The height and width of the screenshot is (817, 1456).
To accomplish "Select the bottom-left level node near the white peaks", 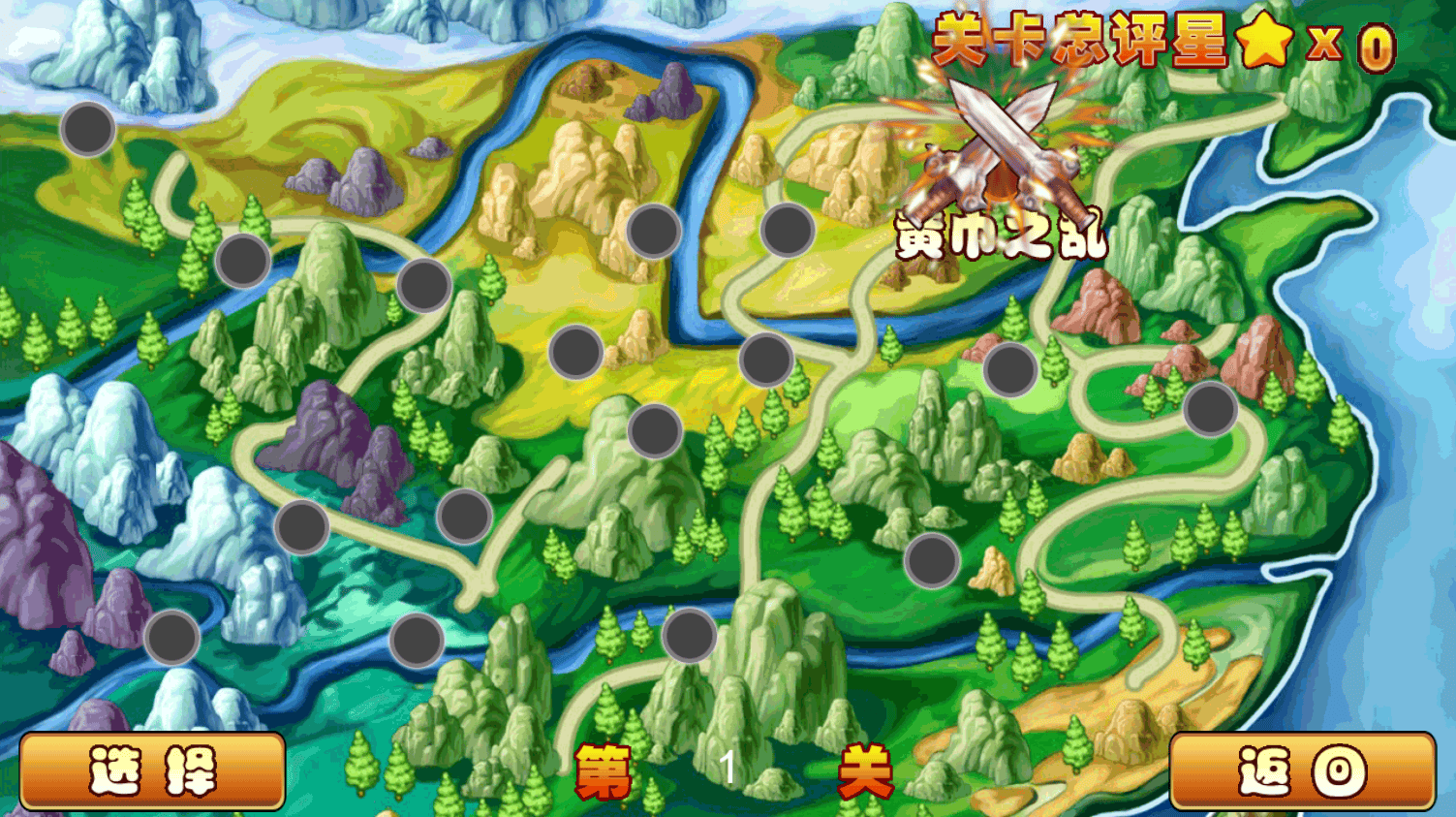I will click(x=170, y=640).
